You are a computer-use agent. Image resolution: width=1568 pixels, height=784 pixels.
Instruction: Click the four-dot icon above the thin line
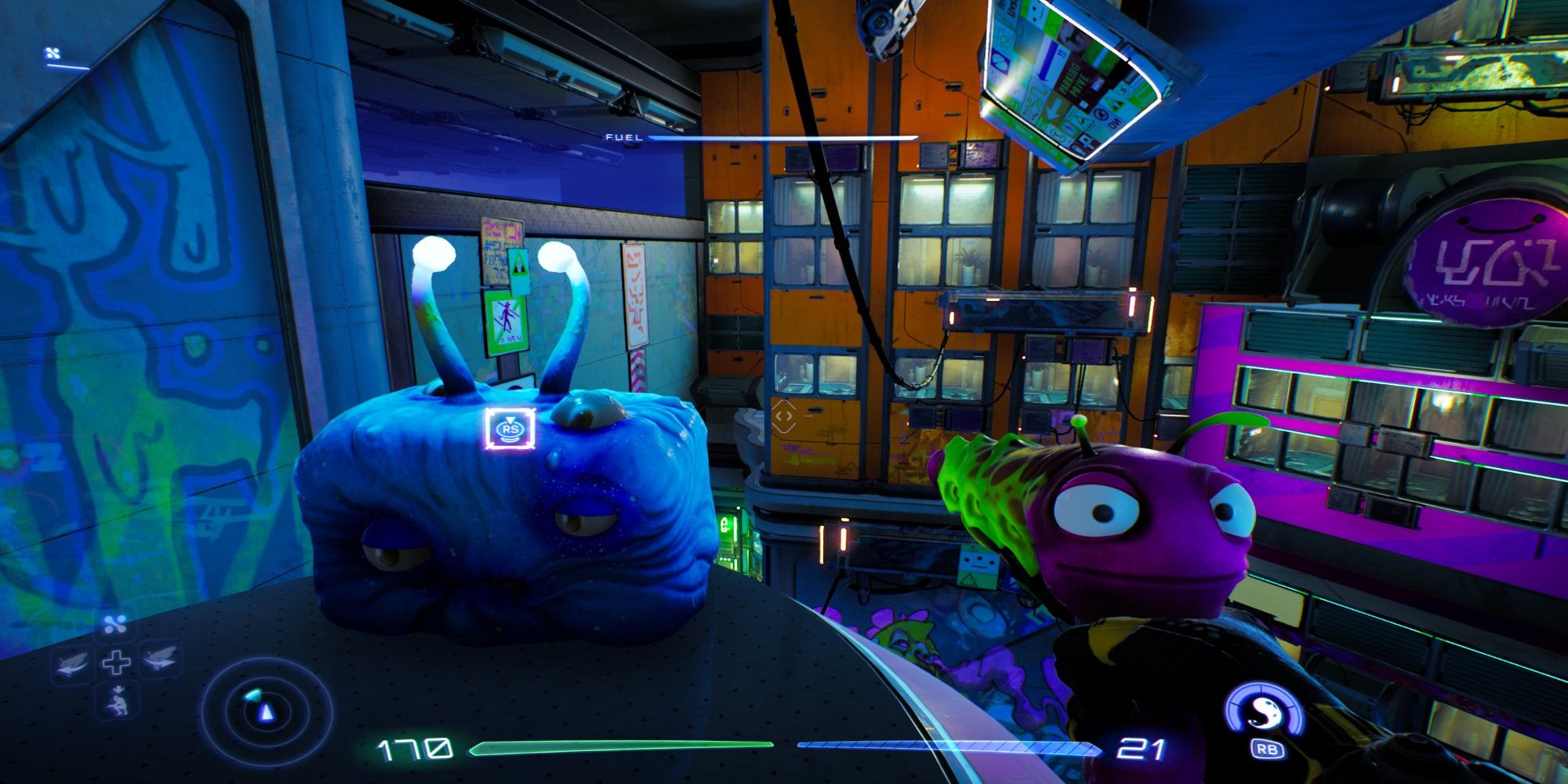(x=53, y=53)
